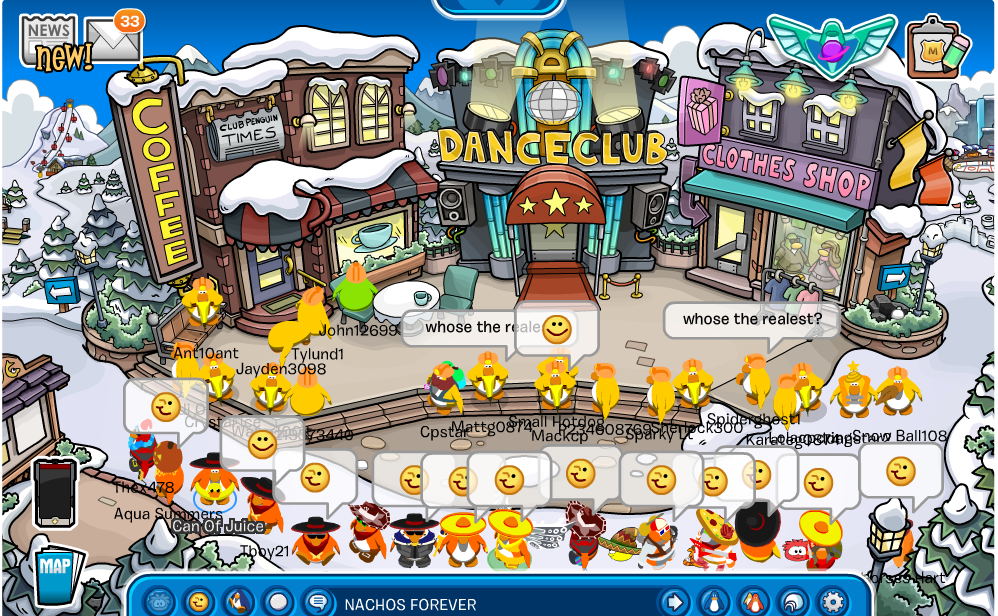Open the safe chat speech bubble menu

[x=318, y=602]
